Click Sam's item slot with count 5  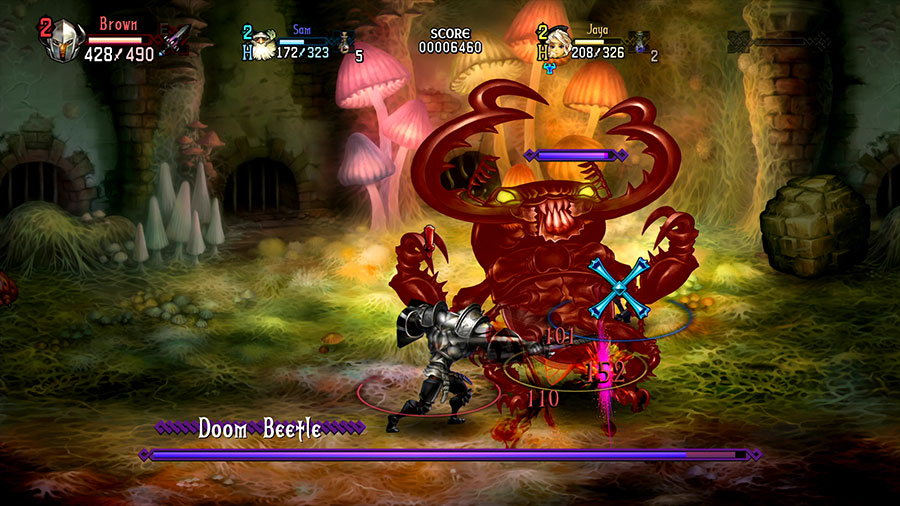click(x=345, y=44)
